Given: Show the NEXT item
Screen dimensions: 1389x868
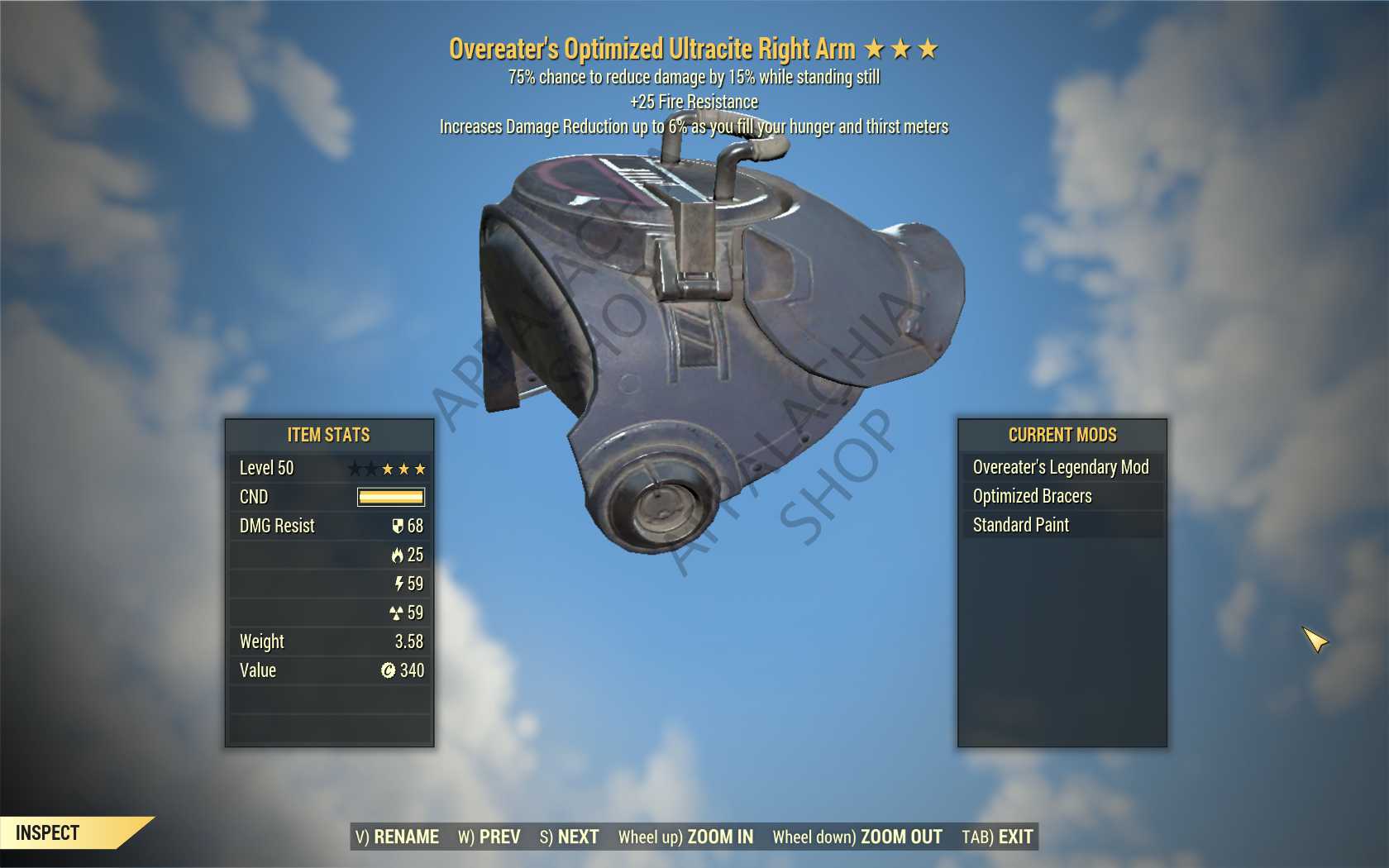Looking at the screenshot, I should coord(570,837).
